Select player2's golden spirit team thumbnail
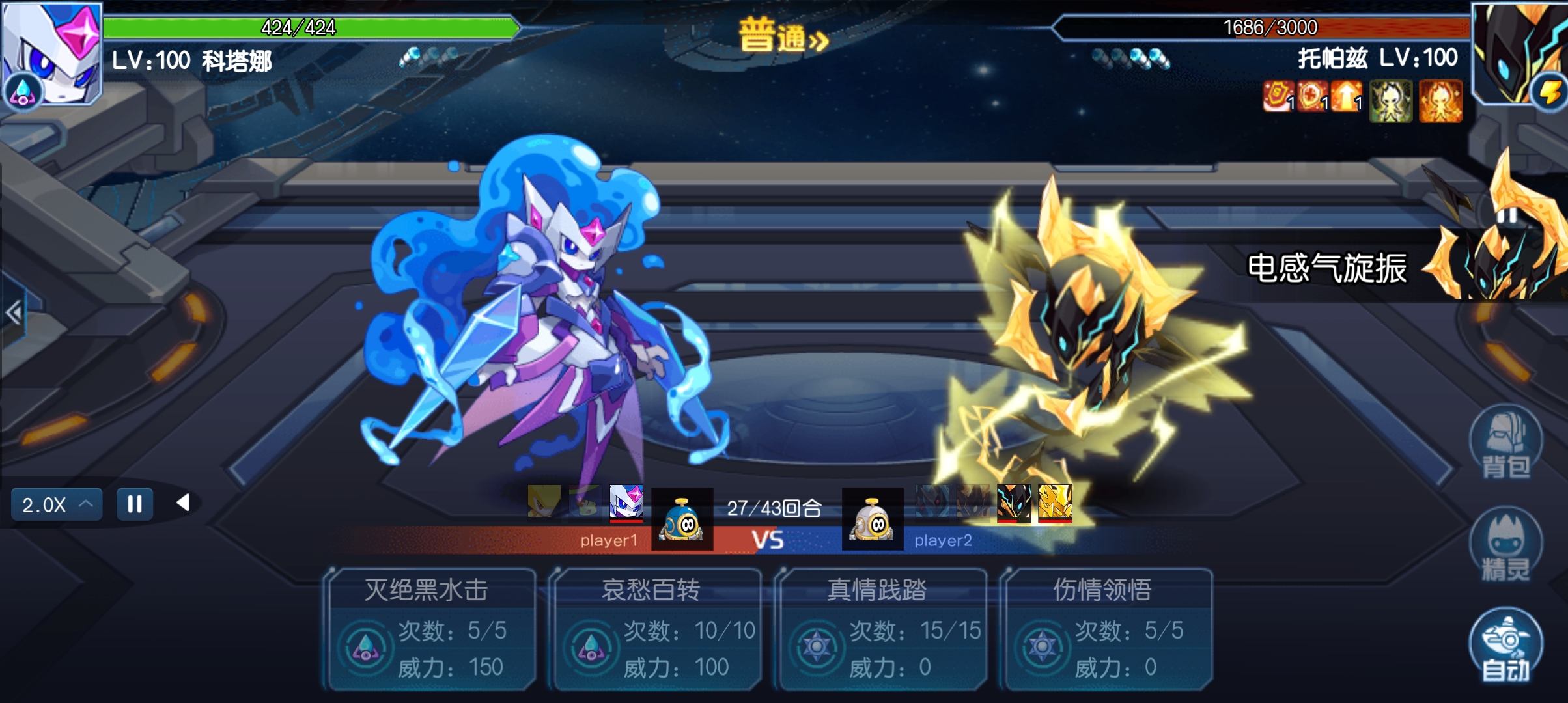1568x703 pixels. (1055, 502)
